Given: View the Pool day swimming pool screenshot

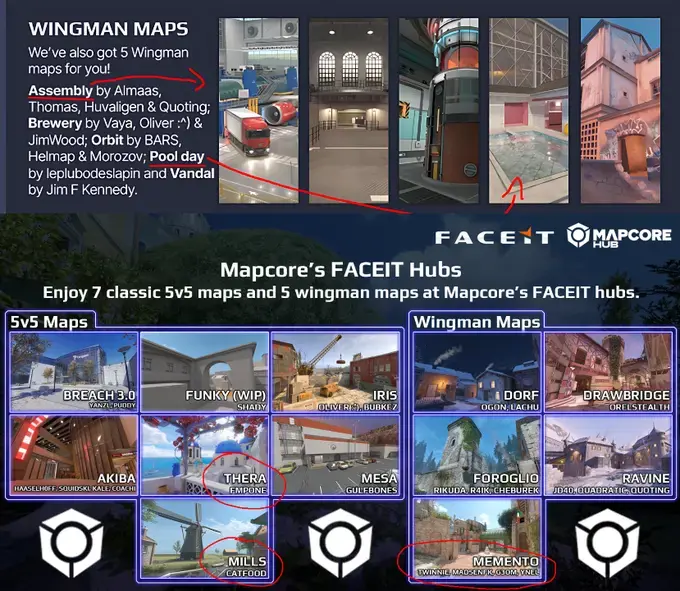Looking at the screenshot, I should pos(528,110).
